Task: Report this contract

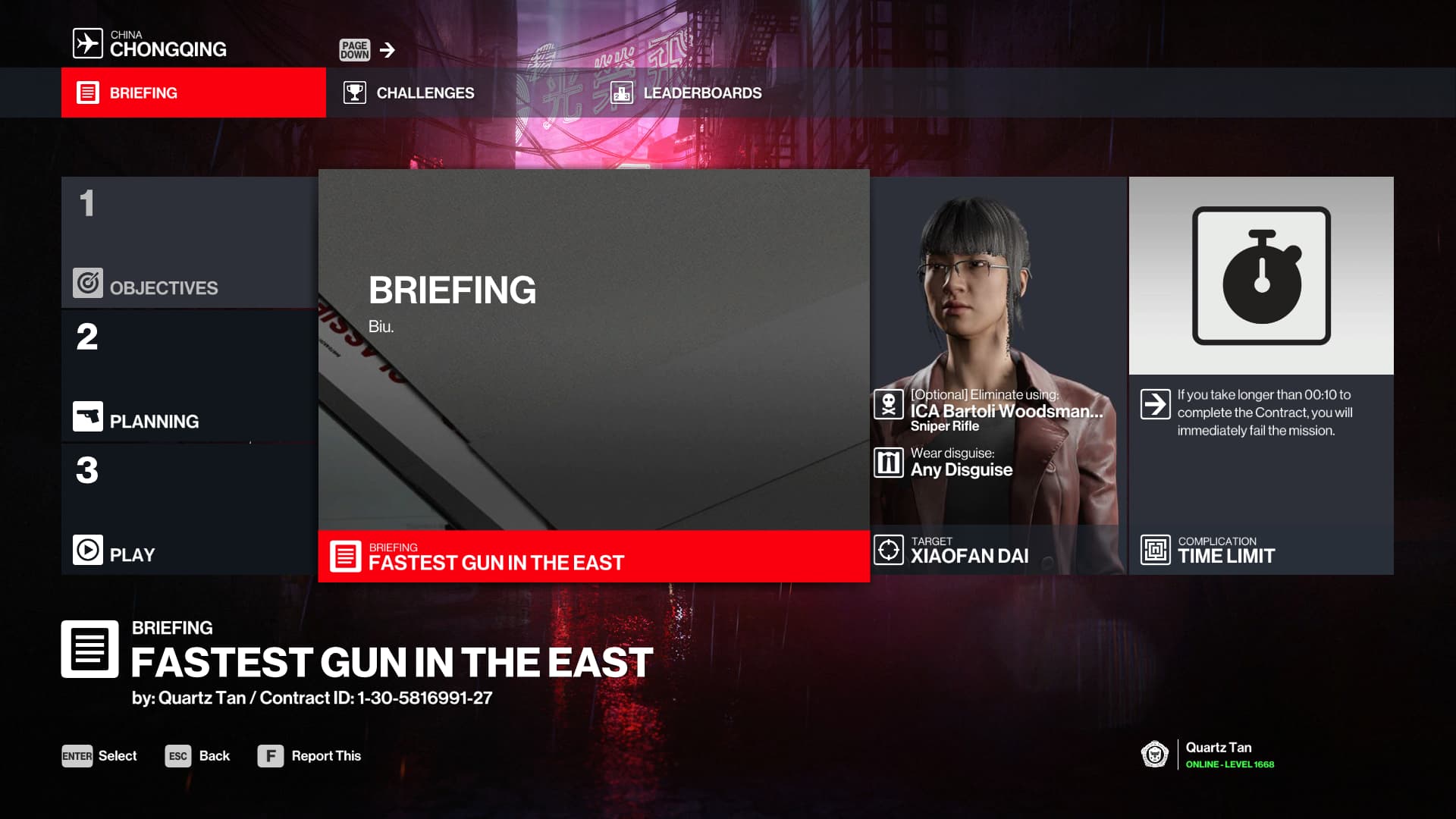Action: [x=309, y=756]
